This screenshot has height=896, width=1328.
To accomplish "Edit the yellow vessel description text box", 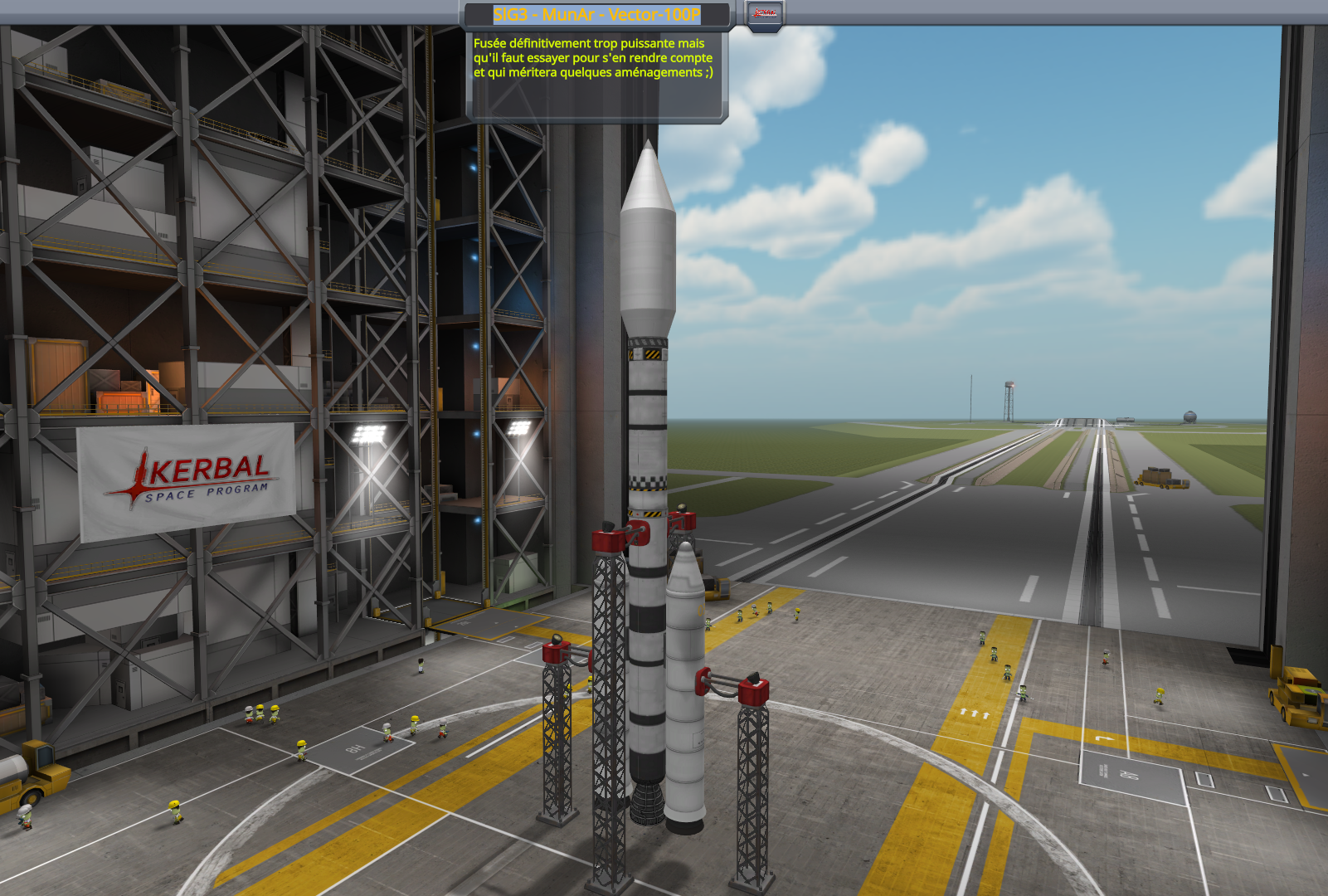I will tap(596, 75).
